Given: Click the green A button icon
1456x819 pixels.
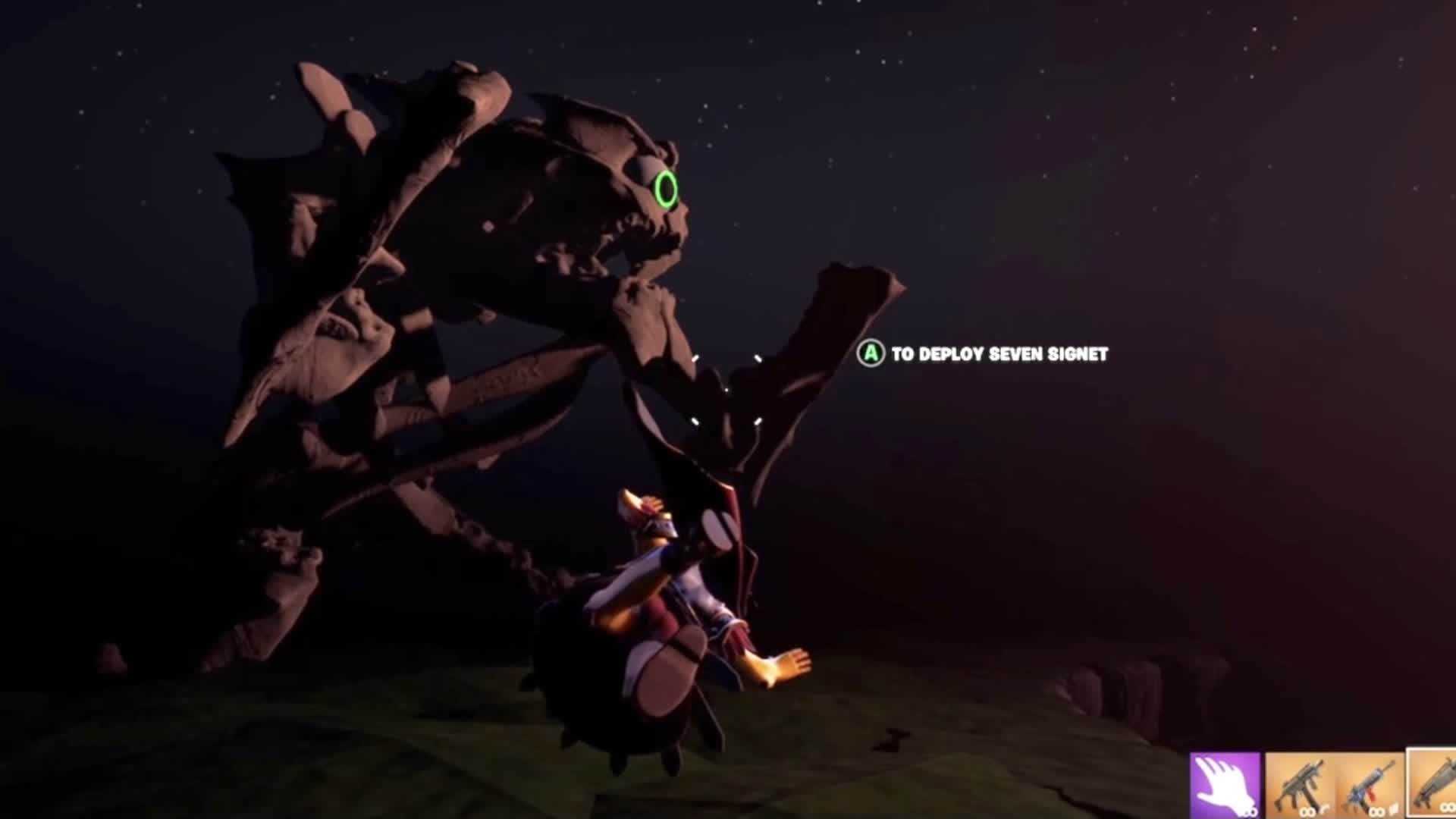Looking at the screenshot, I should coord(871,352).
